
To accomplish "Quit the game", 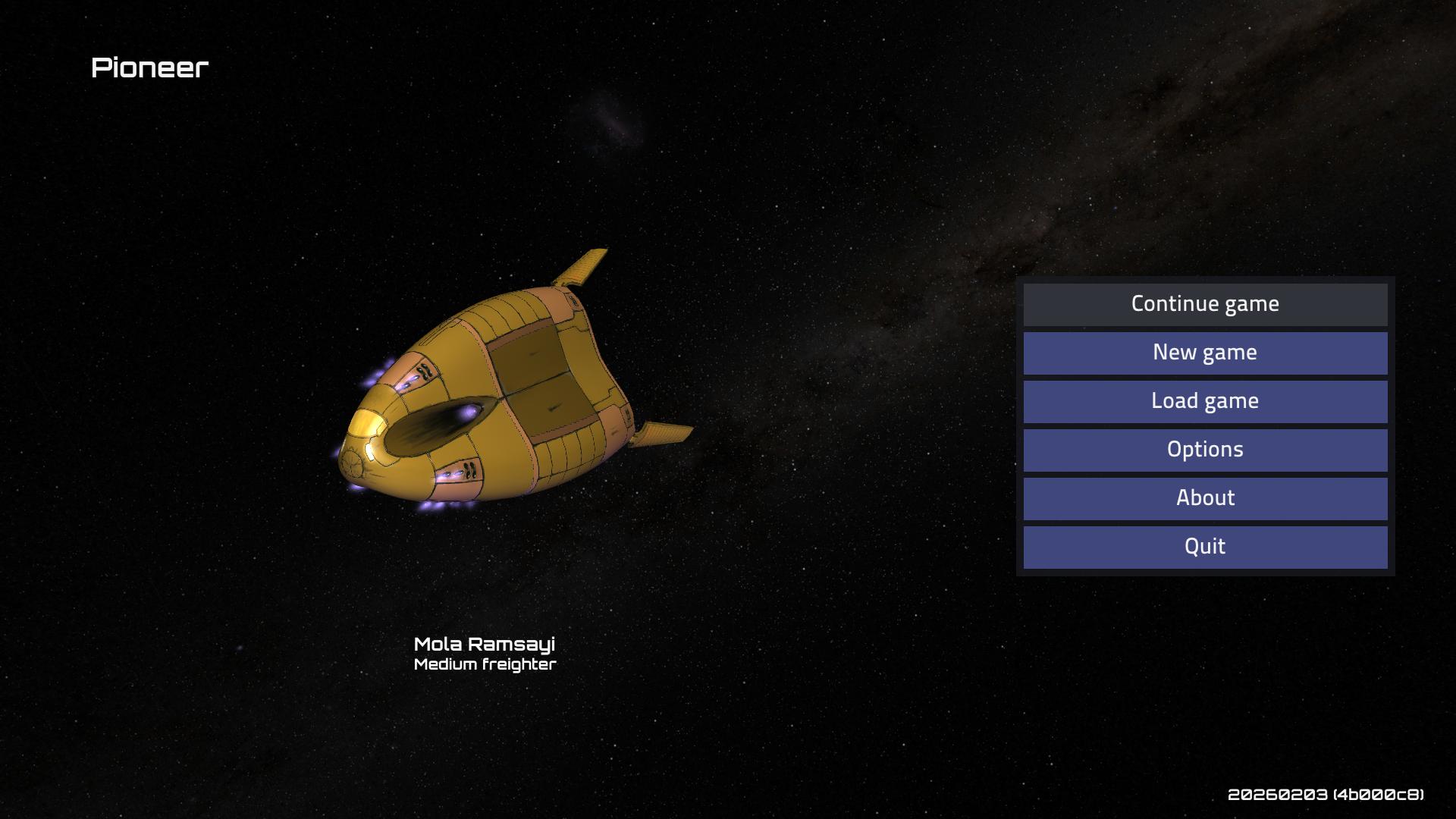I will coord(1205,547).
